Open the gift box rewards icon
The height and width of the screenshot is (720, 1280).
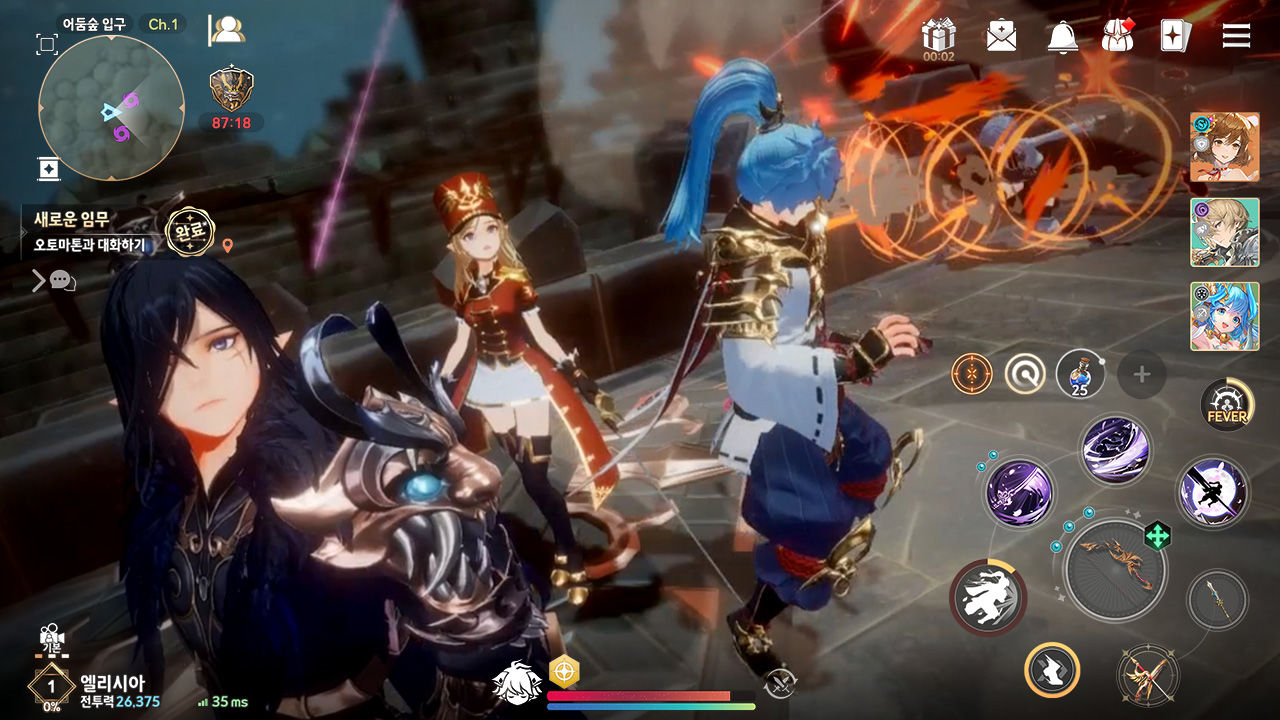coord(939,36)
